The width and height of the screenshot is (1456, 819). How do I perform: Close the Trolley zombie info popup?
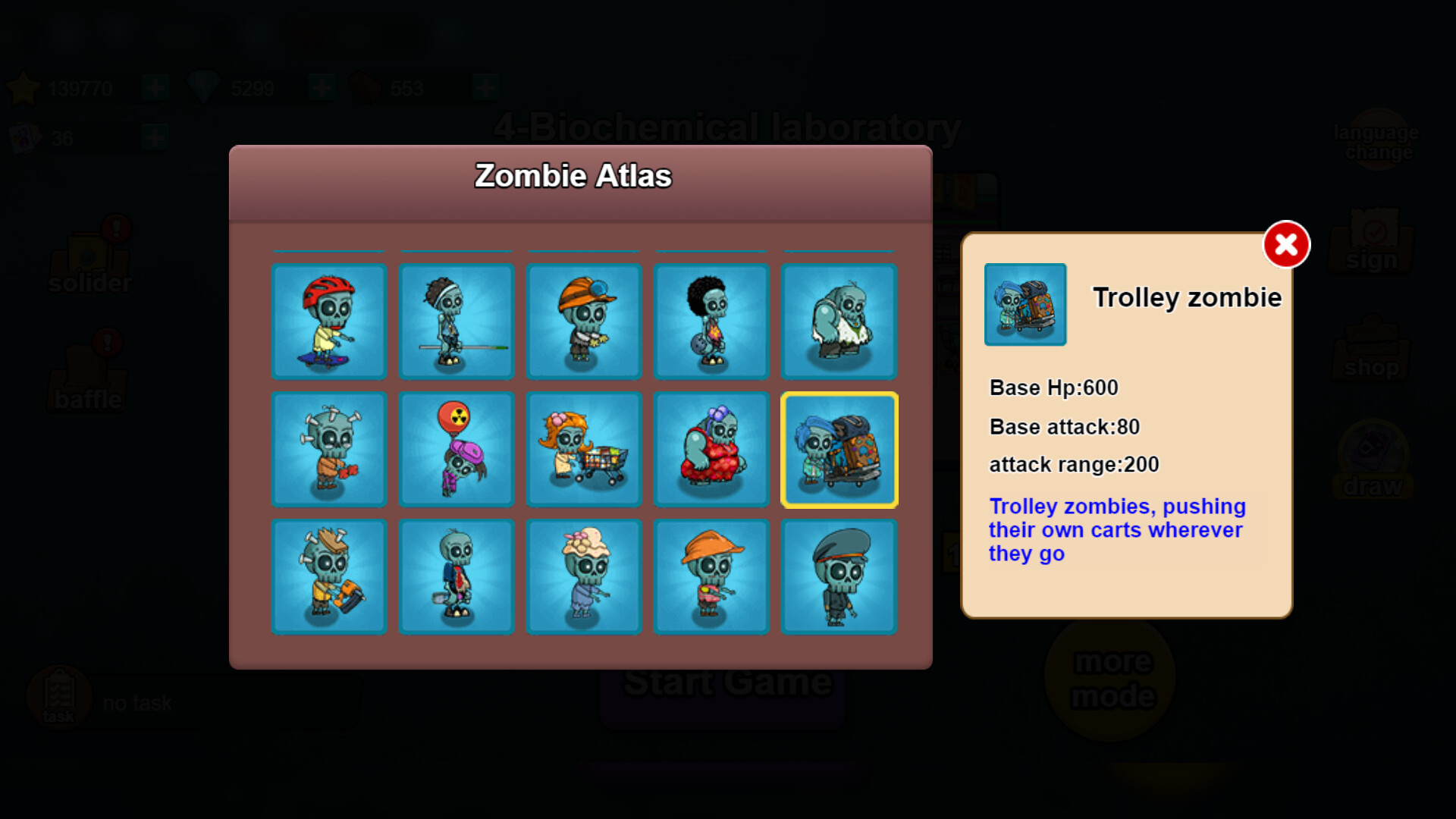click(x=1285, y=243)
